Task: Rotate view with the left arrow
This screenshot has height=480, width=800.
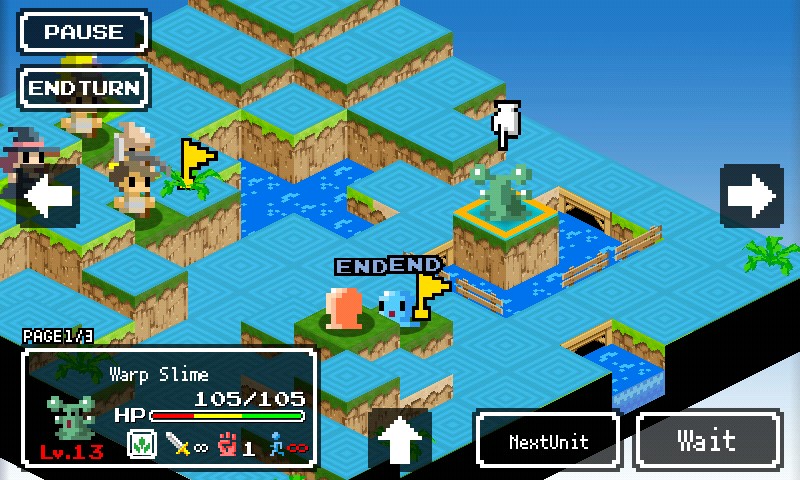Action: tap(47, 196)
